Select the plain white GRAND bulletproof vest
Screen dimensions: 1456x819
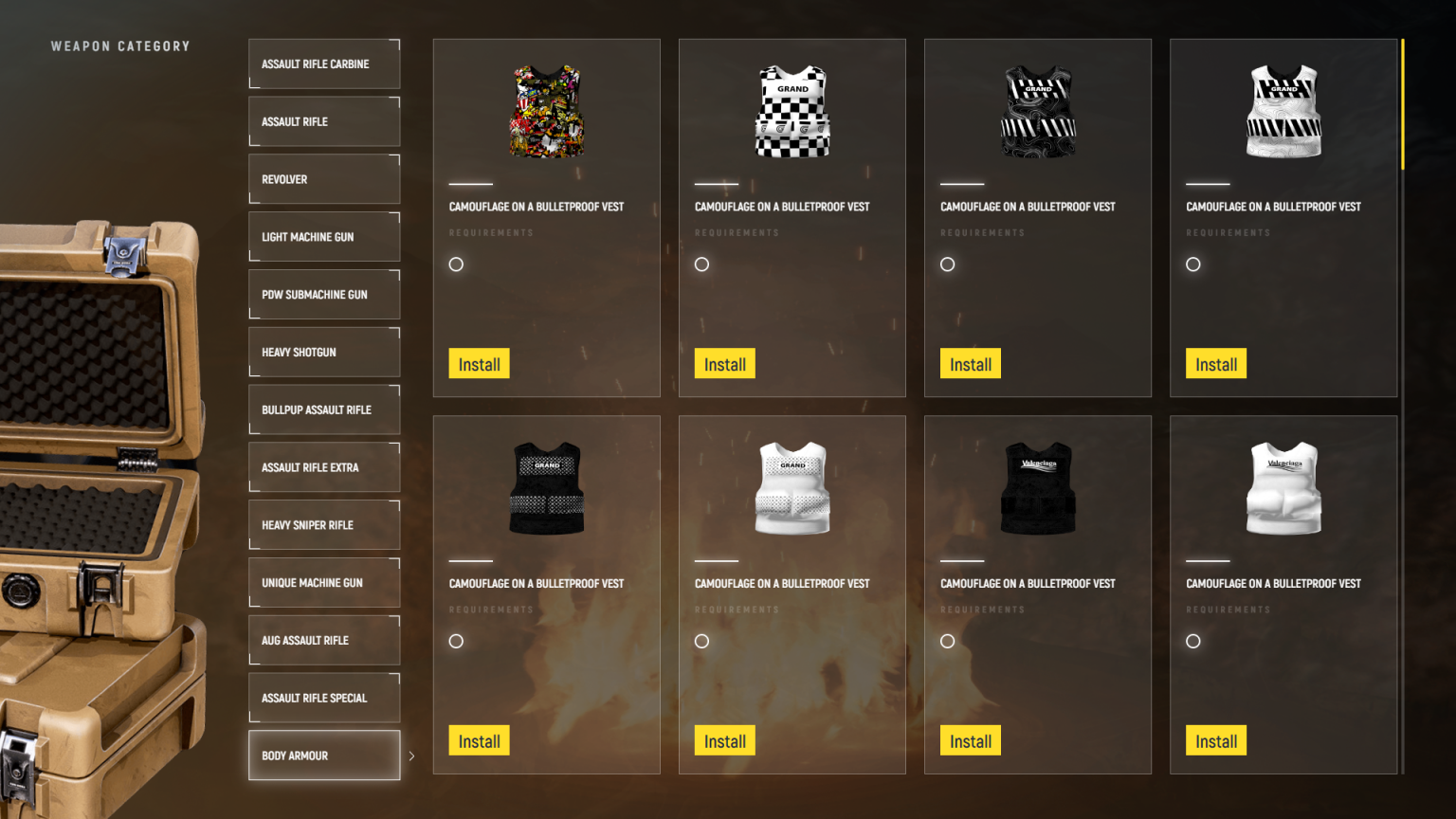(792, 486)
